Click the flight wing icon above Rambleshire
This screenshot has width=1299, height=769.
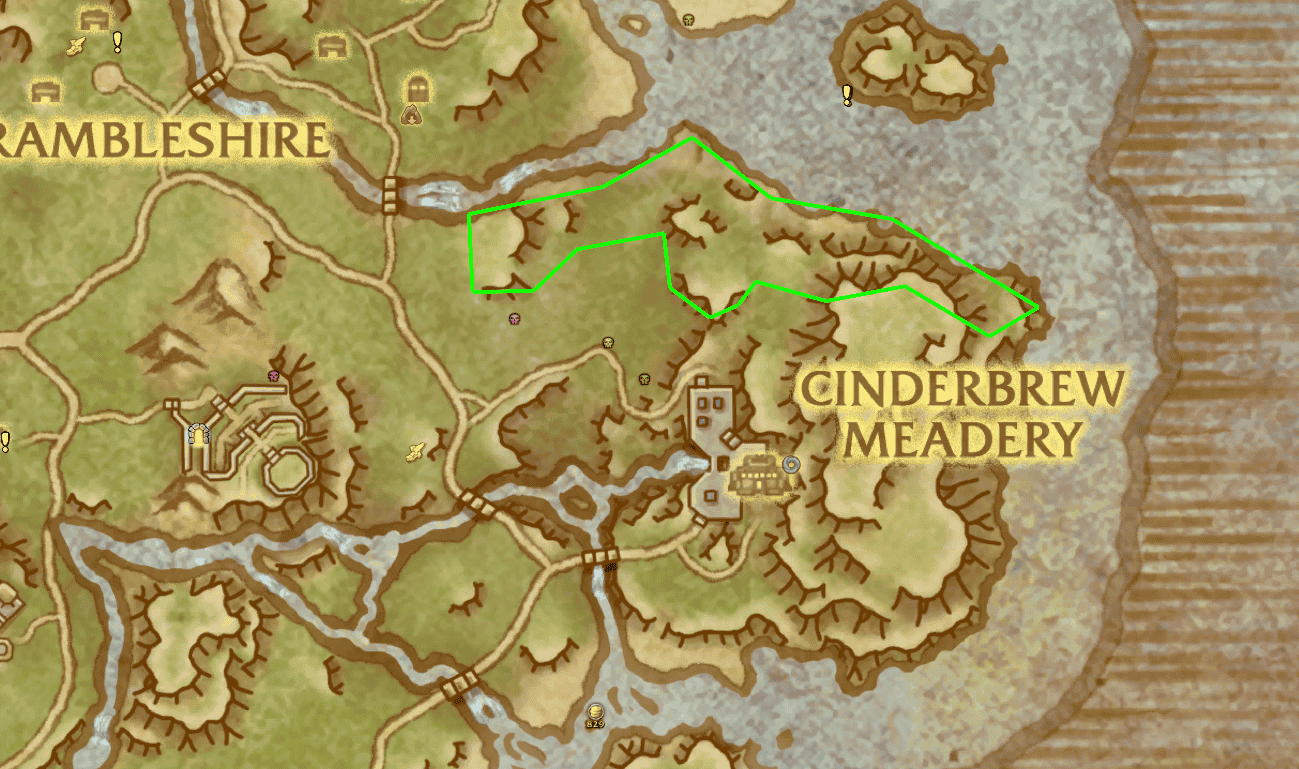coord(76,45)
